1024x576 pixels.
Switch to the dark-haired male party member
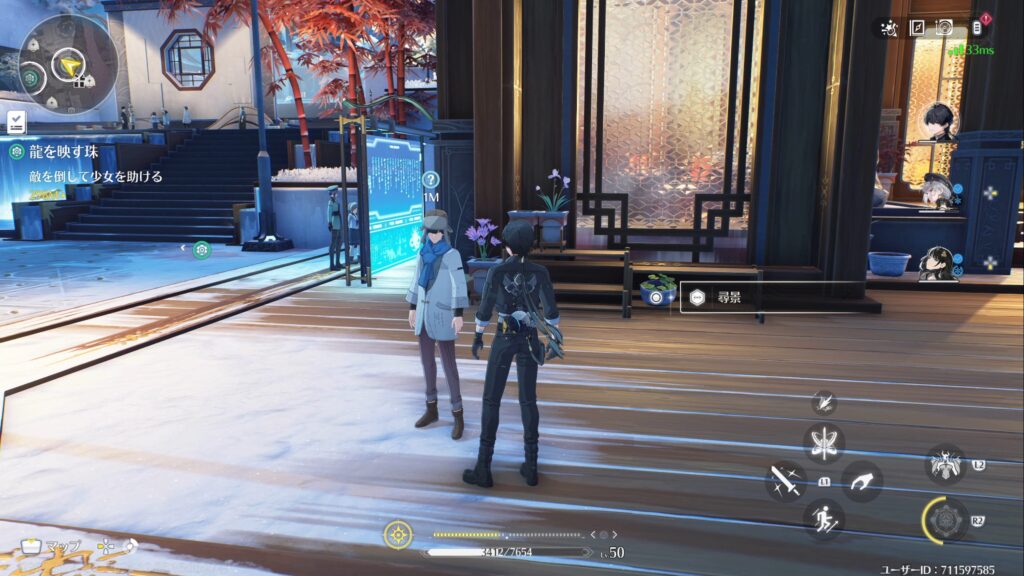click(940, 121)
